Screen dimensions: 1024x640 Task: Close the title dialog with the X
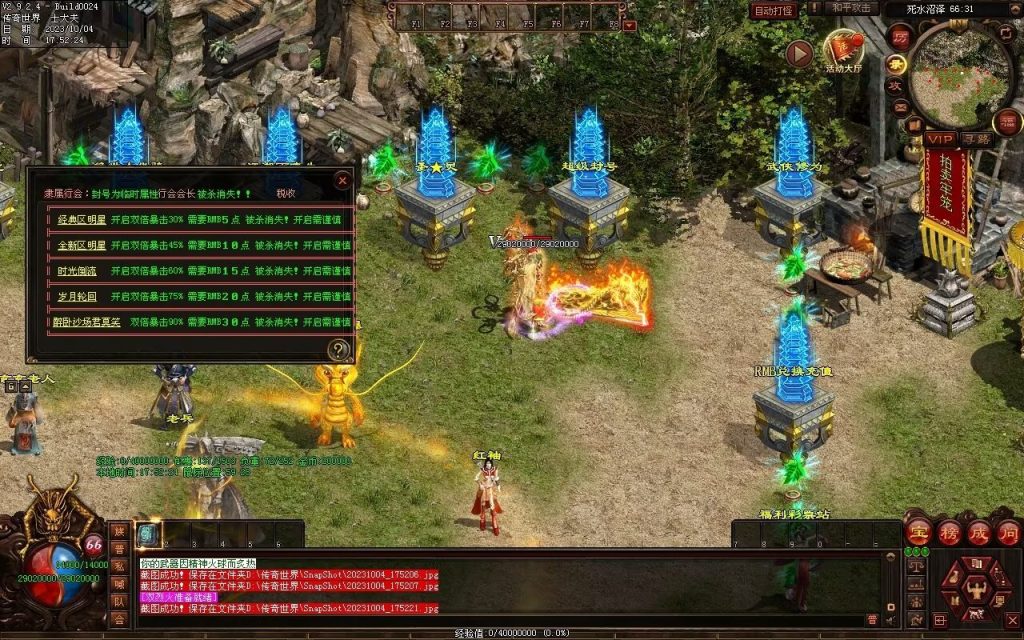coord(343,181)
